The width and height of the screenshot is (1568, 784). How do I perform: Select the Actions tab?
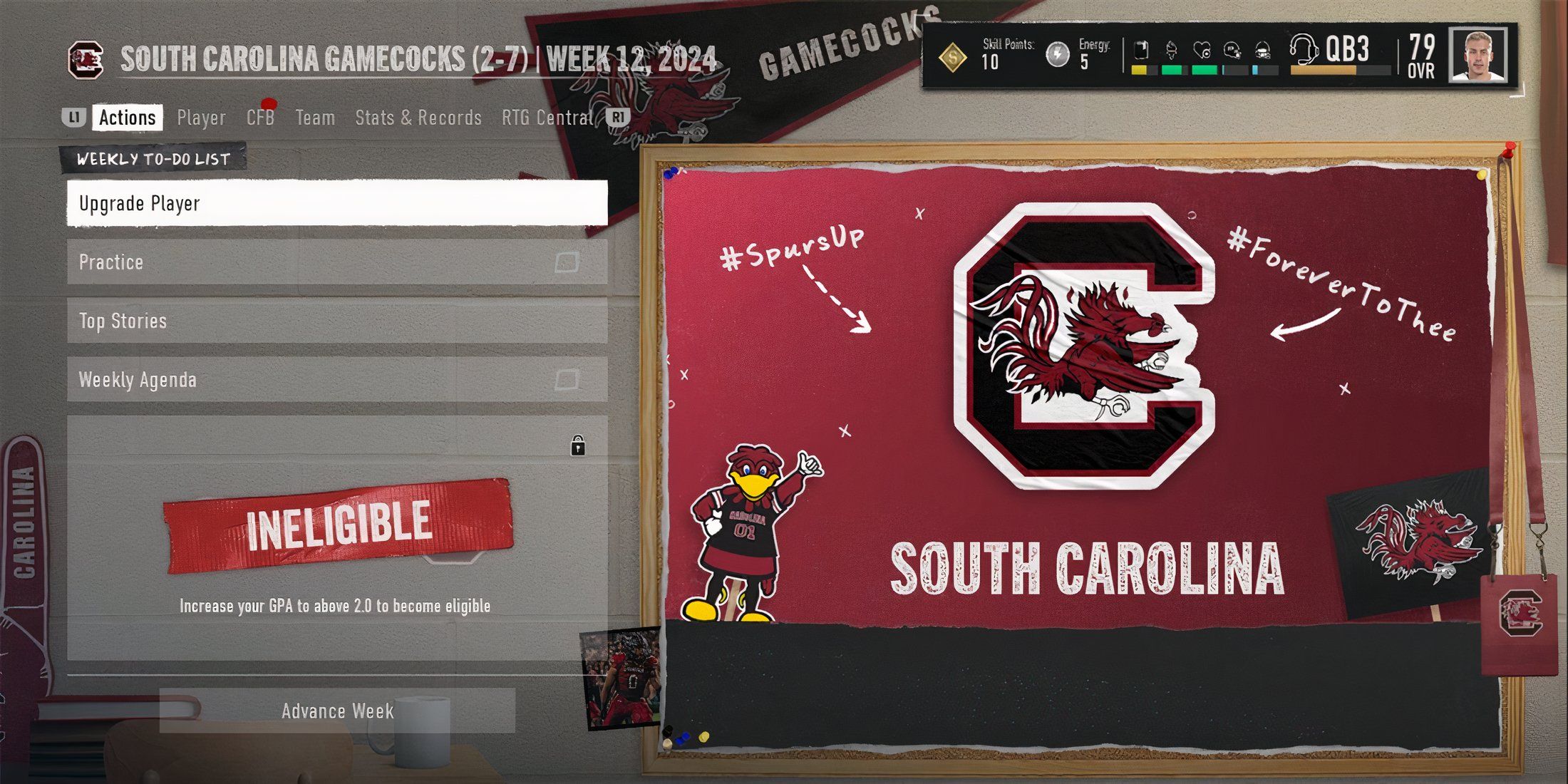[128, 117]
